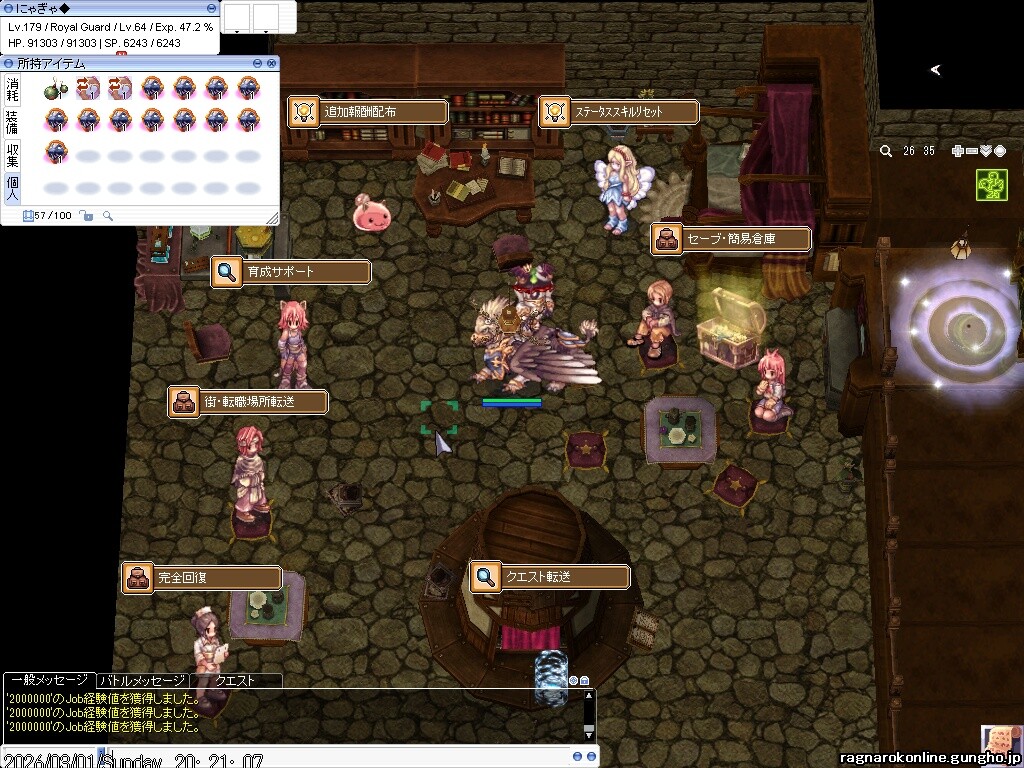1024x768 pixels.
Task: Select the クエスト chat tab
Action: pyautogui.click(x=235, y=680)
